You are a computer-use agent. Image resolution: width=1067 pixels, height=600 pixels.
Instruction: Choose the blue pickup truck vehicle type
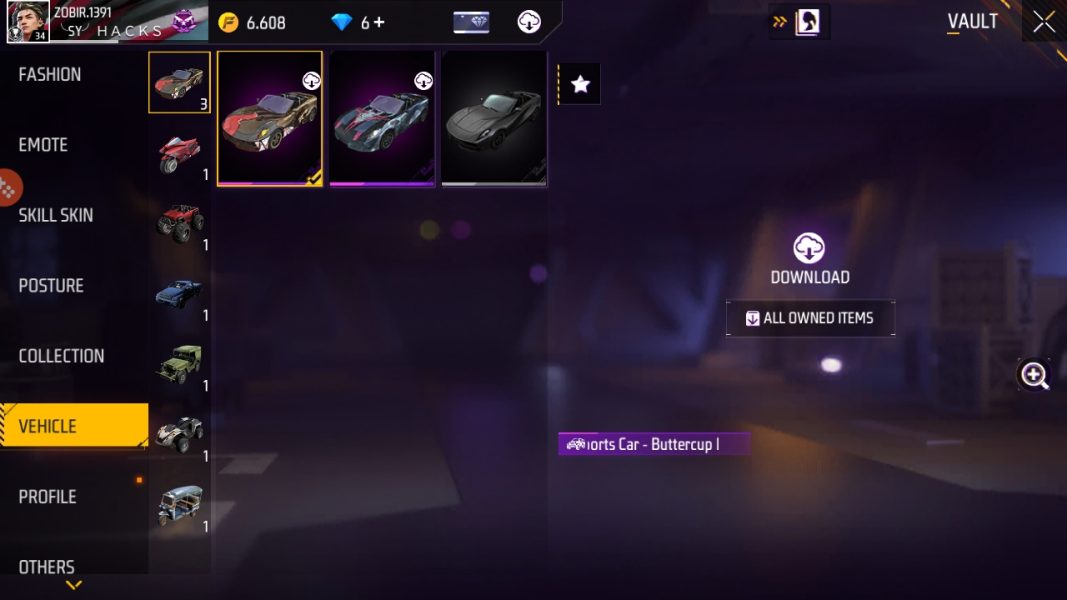click(x=180, y=294)
